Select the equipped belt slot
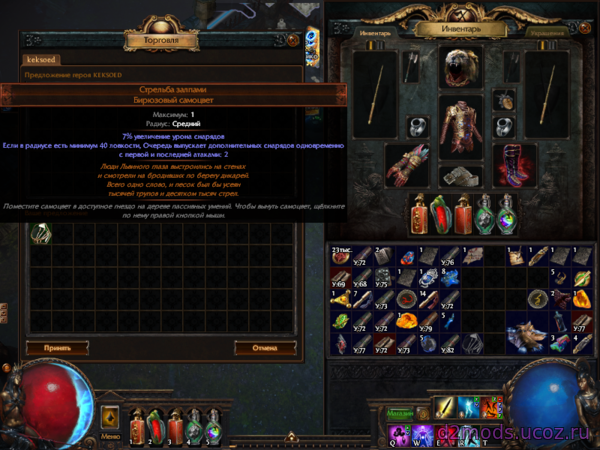The image size is (600, 450). (x=461, y=174)
